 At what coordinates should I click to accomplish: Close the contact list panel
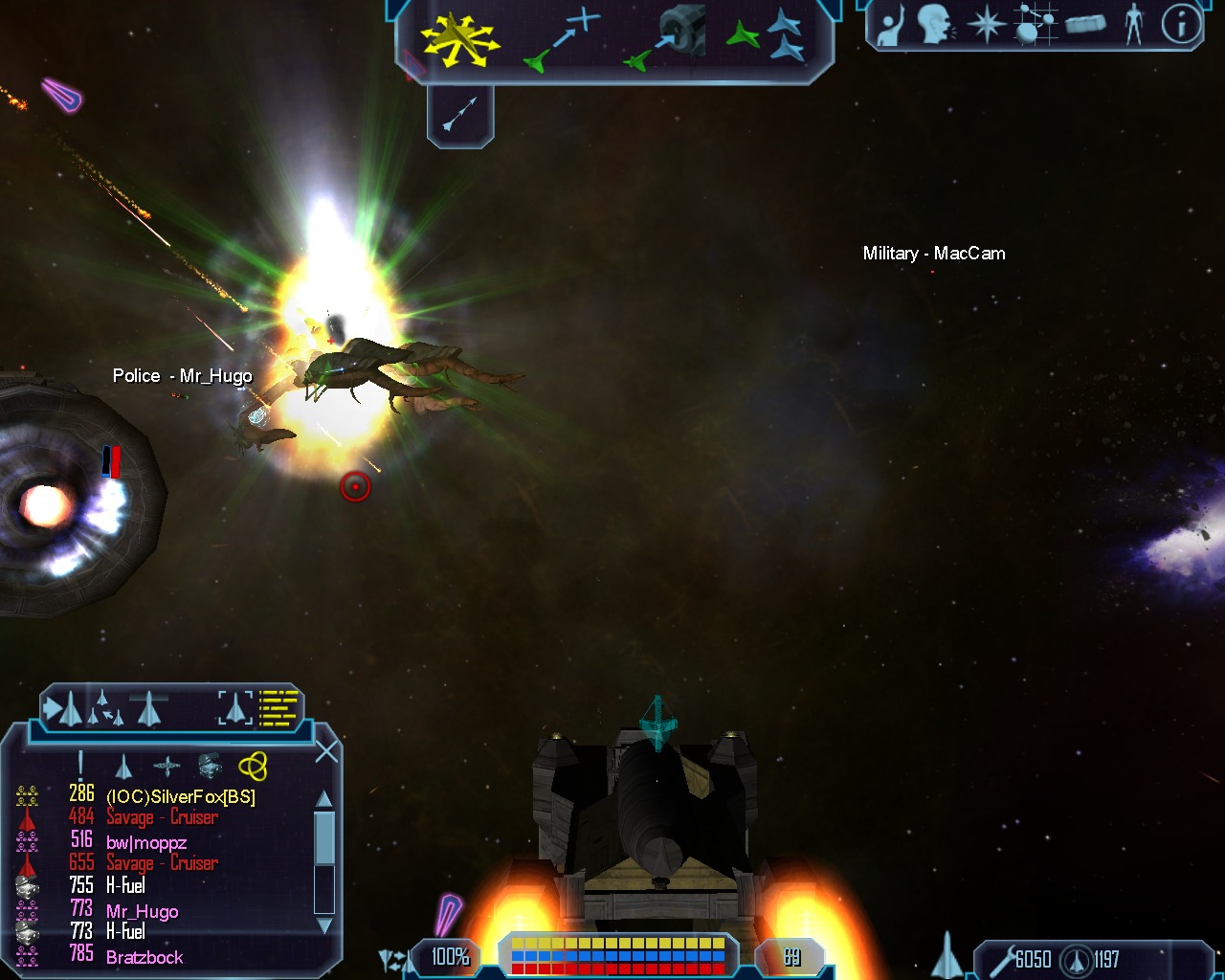pyautogui.click(x=326, y=751)
